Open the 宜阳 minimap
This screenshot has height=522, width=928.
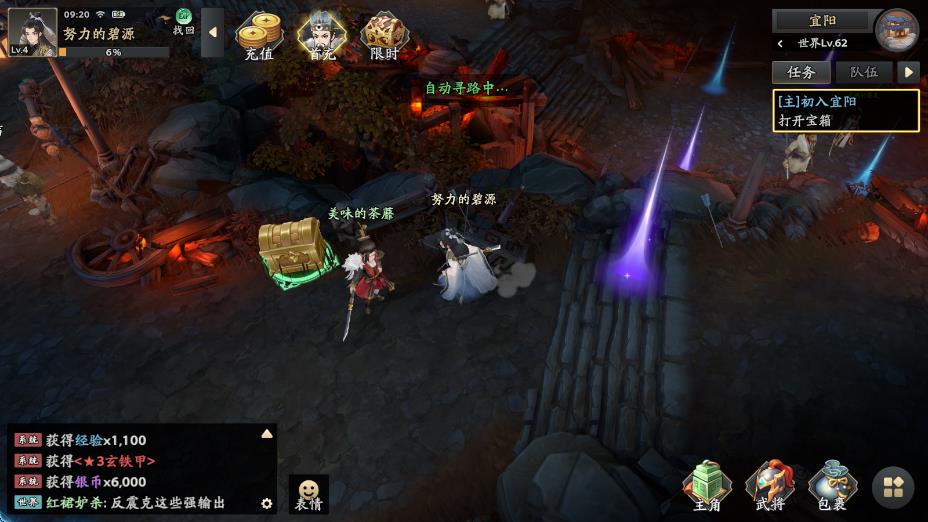(x=896, y=30)
